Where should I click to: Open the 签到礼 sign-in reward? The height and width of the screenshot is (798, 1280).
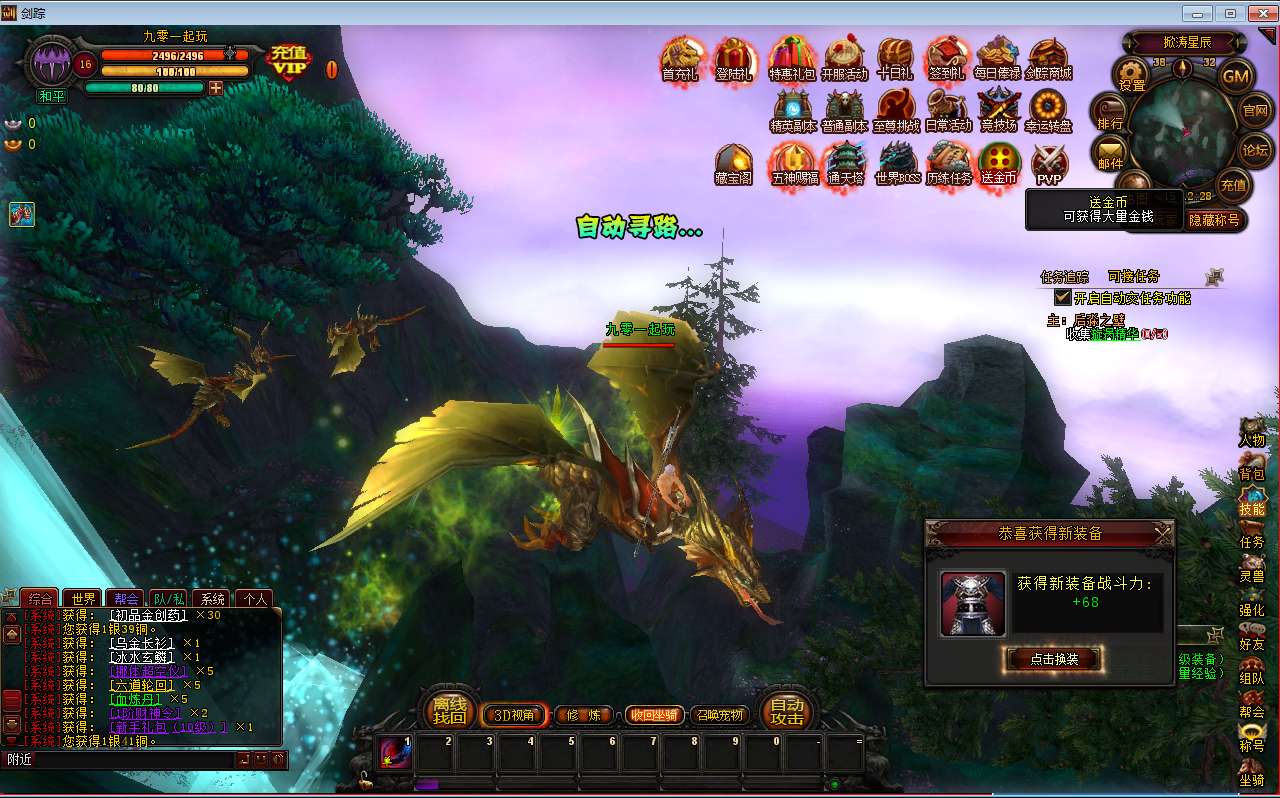coord(946,58)
